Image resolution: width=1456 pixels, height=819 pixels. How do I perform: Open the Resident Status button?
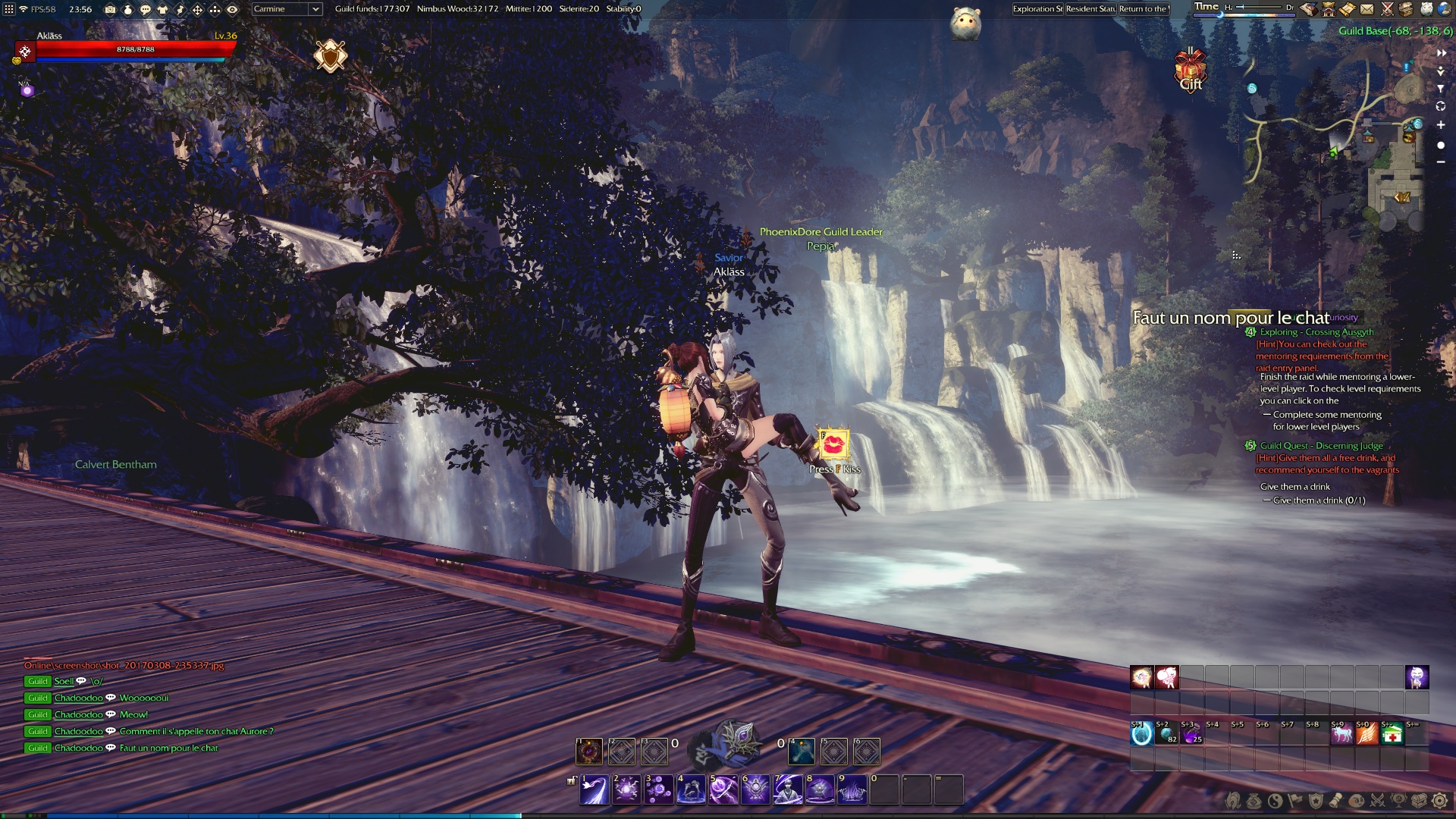(1090, 9)
